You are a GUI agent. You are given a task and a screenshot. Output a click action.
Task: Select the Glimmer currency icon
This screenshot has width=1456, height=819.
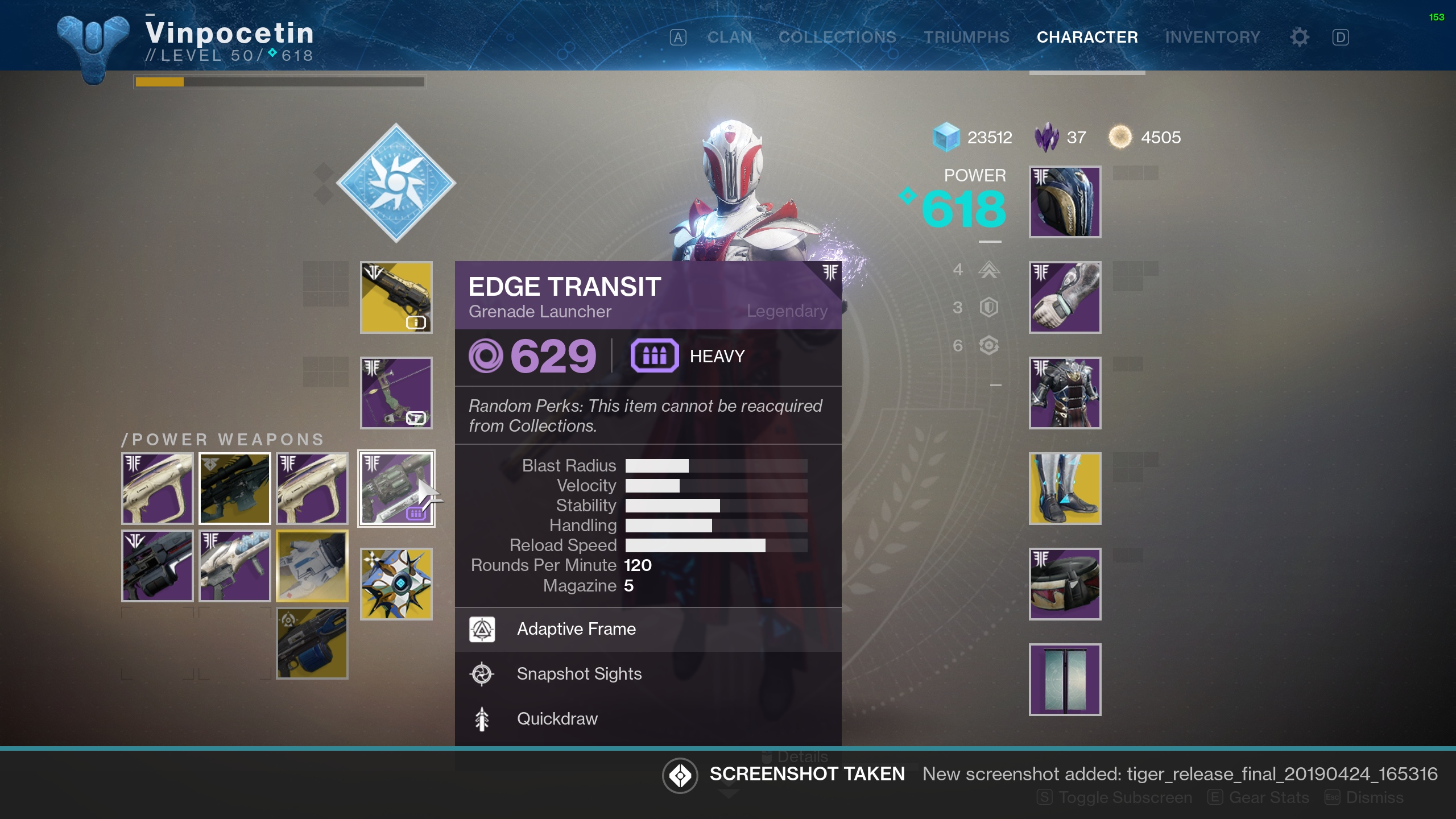tap(946, 137)
